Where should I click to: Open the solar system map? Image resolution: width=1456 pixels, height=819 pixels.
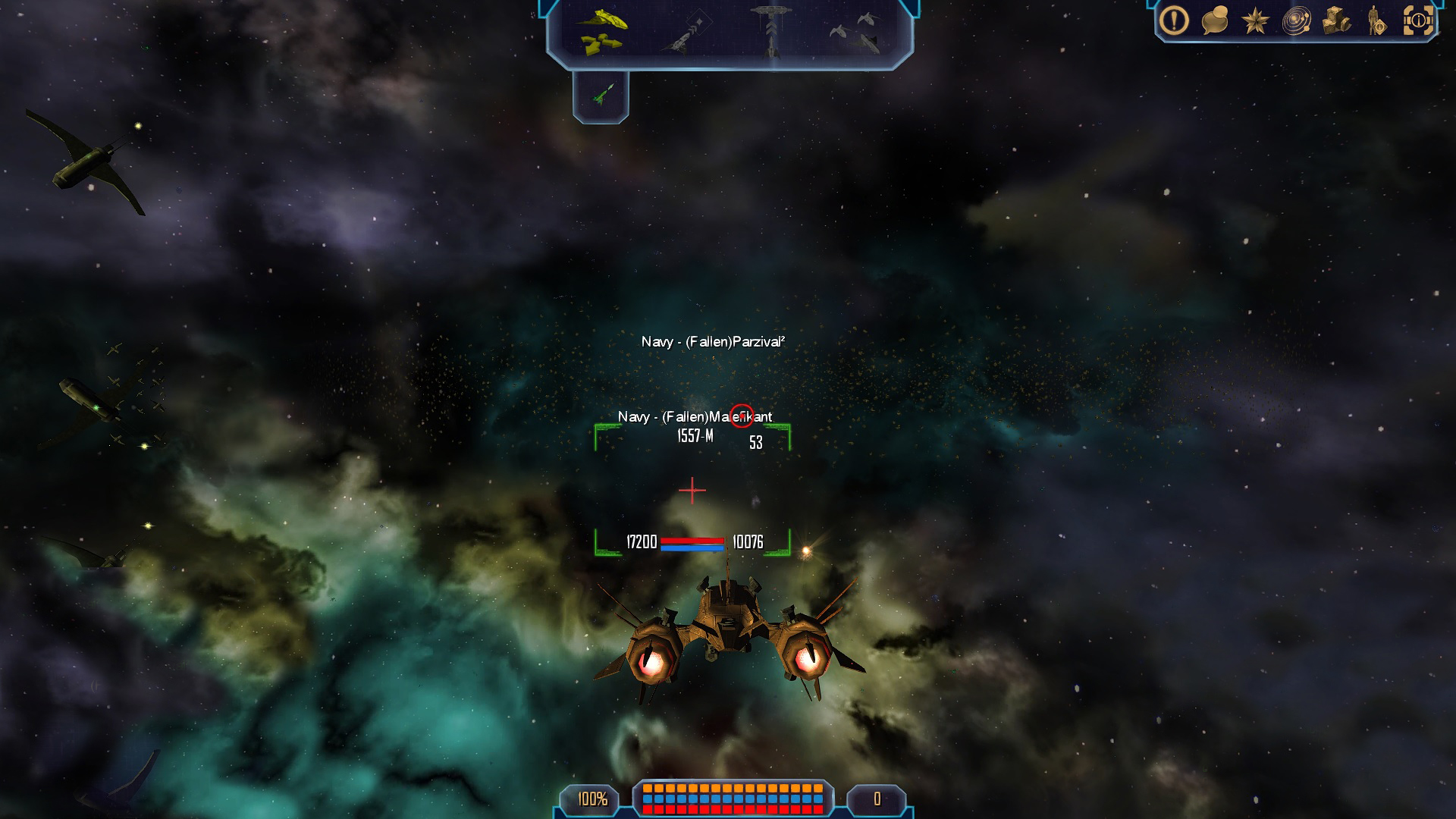pyautogui.click(x=1296, y=21)
